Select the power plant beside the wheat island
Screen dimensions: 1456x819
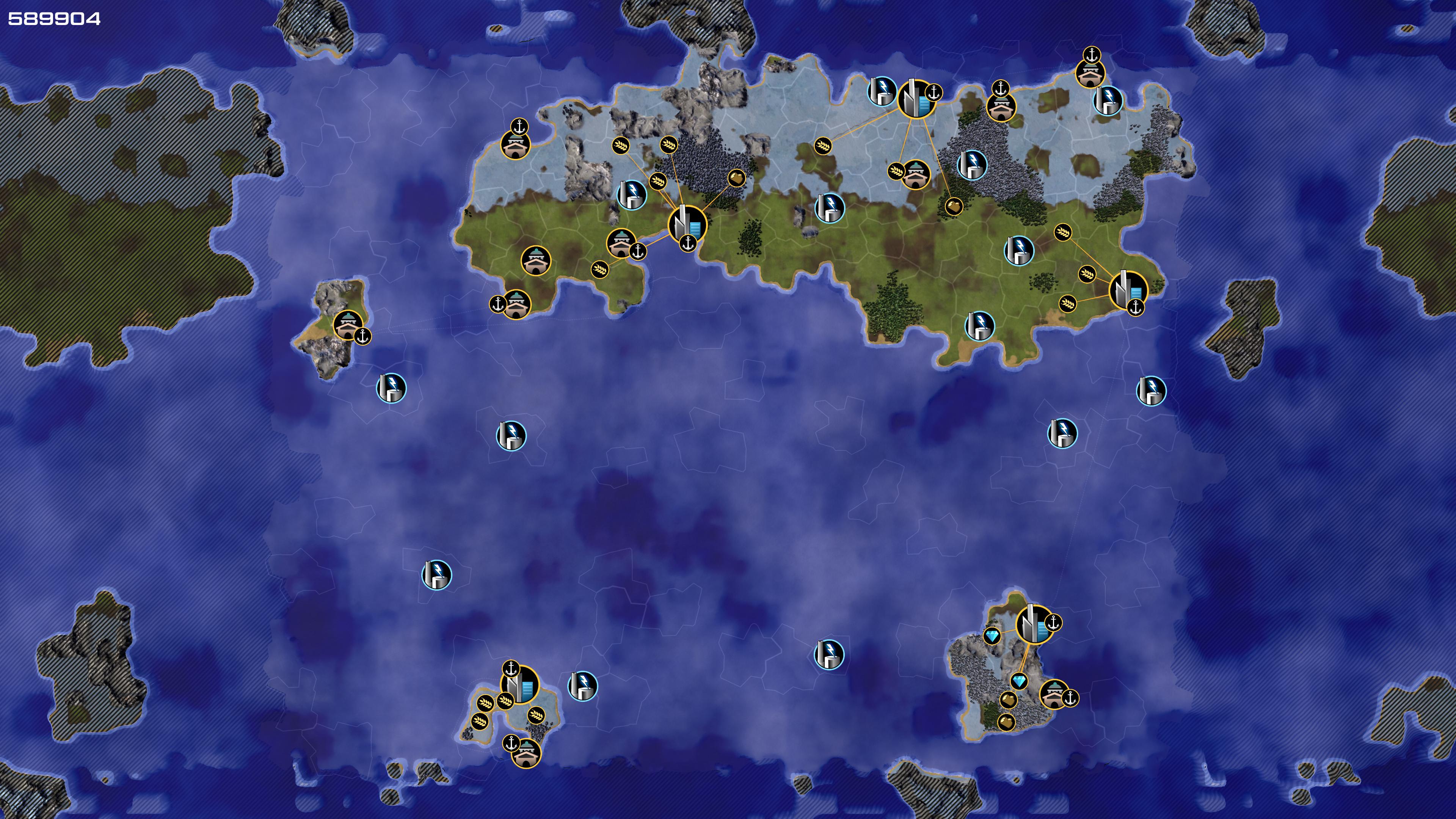click(582, 686)
